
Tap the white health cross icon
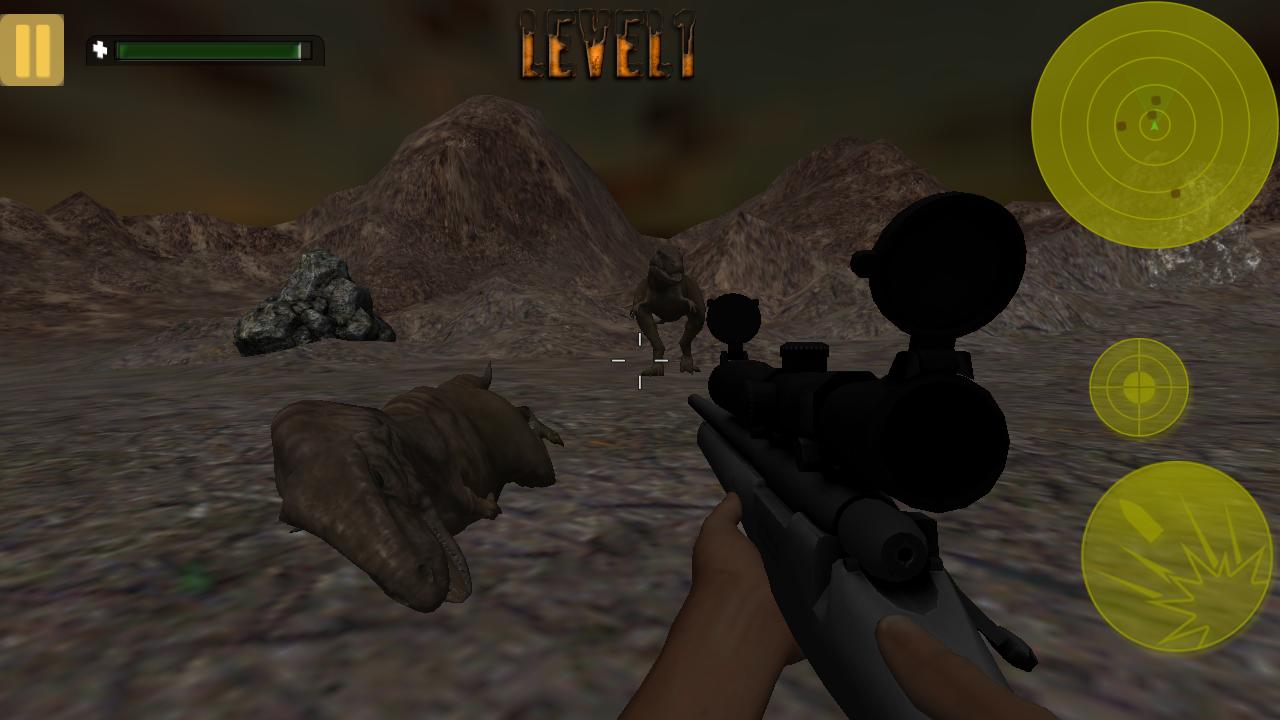101,47
